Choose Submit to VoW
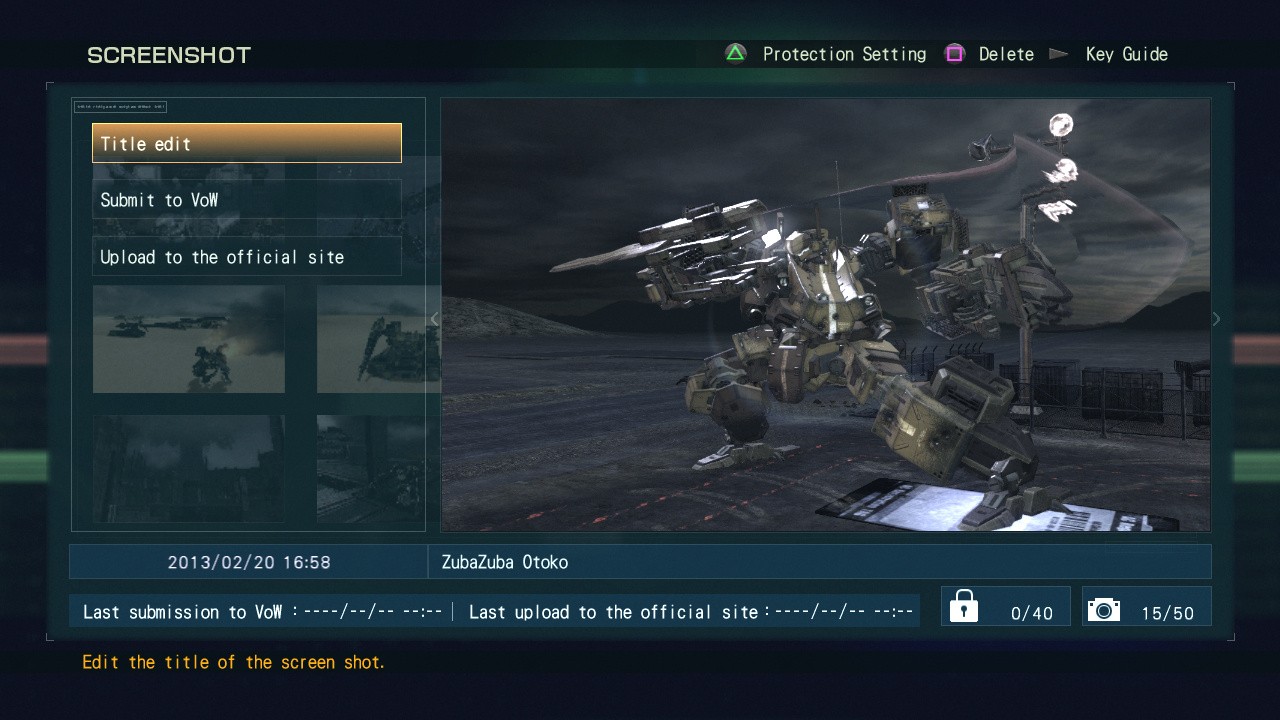1280x720 pixels. [246, 200]
